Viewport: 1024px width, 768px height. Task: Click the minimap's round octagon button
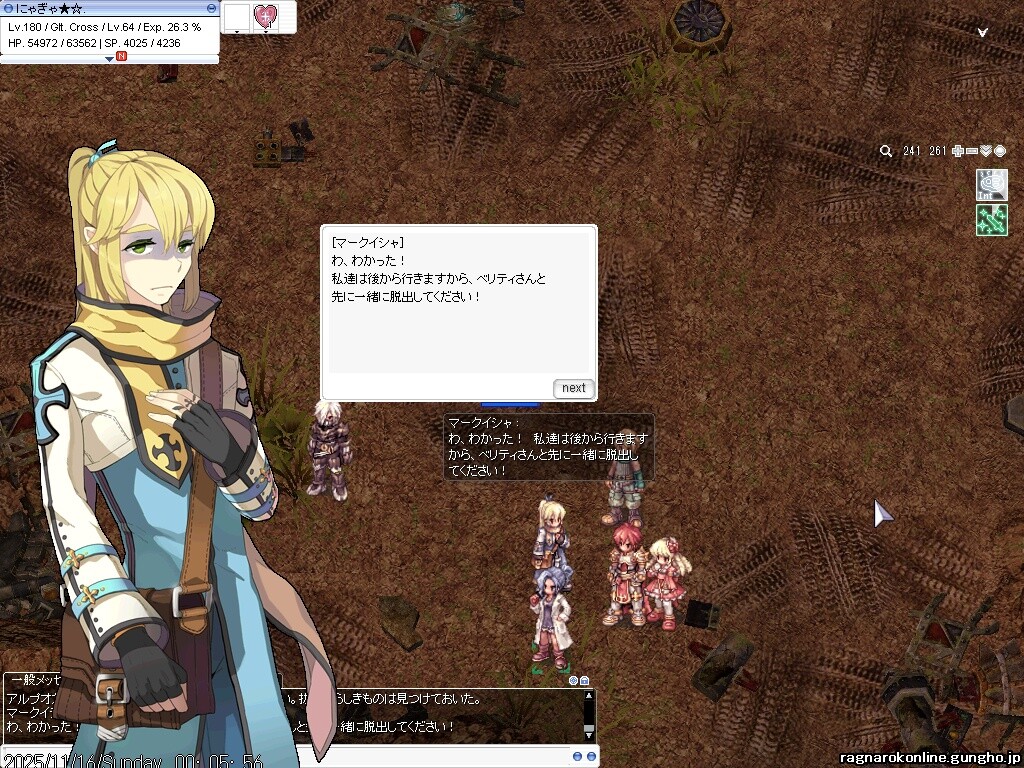click(999, 151)
